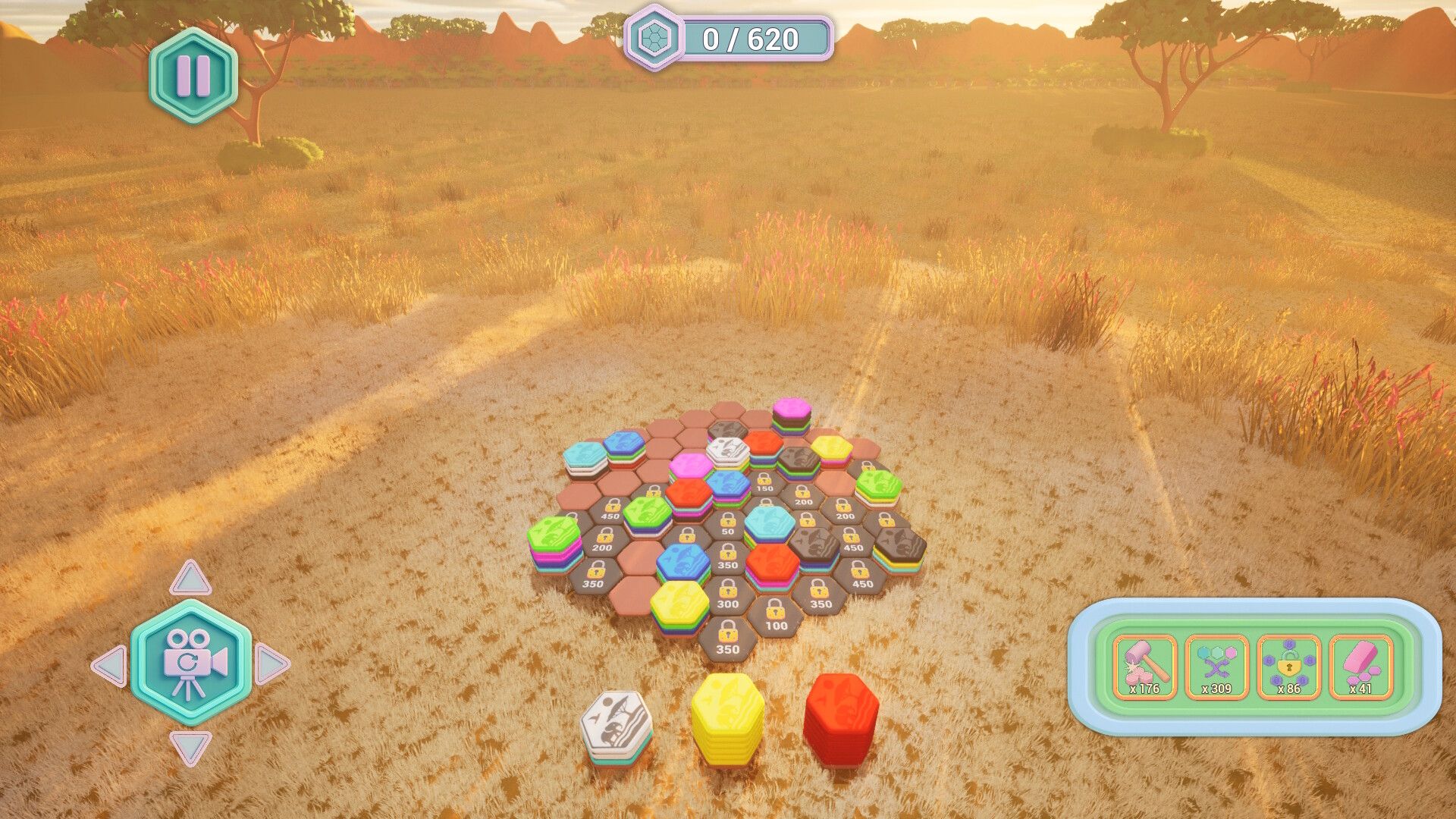This screenshot has height=819, width=1456.
Task: Select the pink eraser power-up
Action: coord(1360,667)
